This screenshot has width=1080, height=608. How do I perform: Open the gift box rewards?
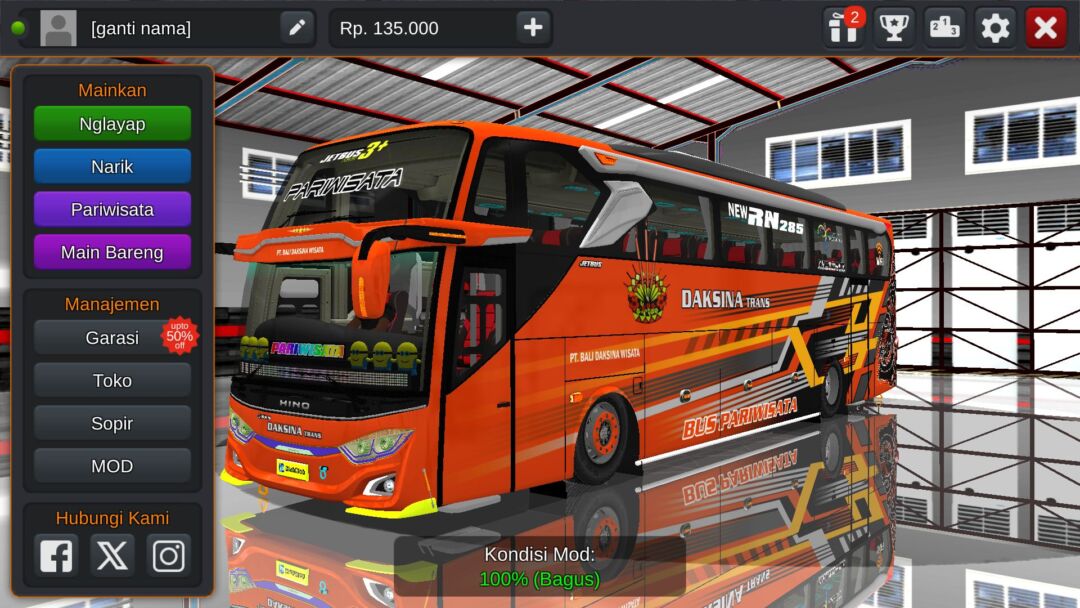pyautogui.click(x=843, y=28)
